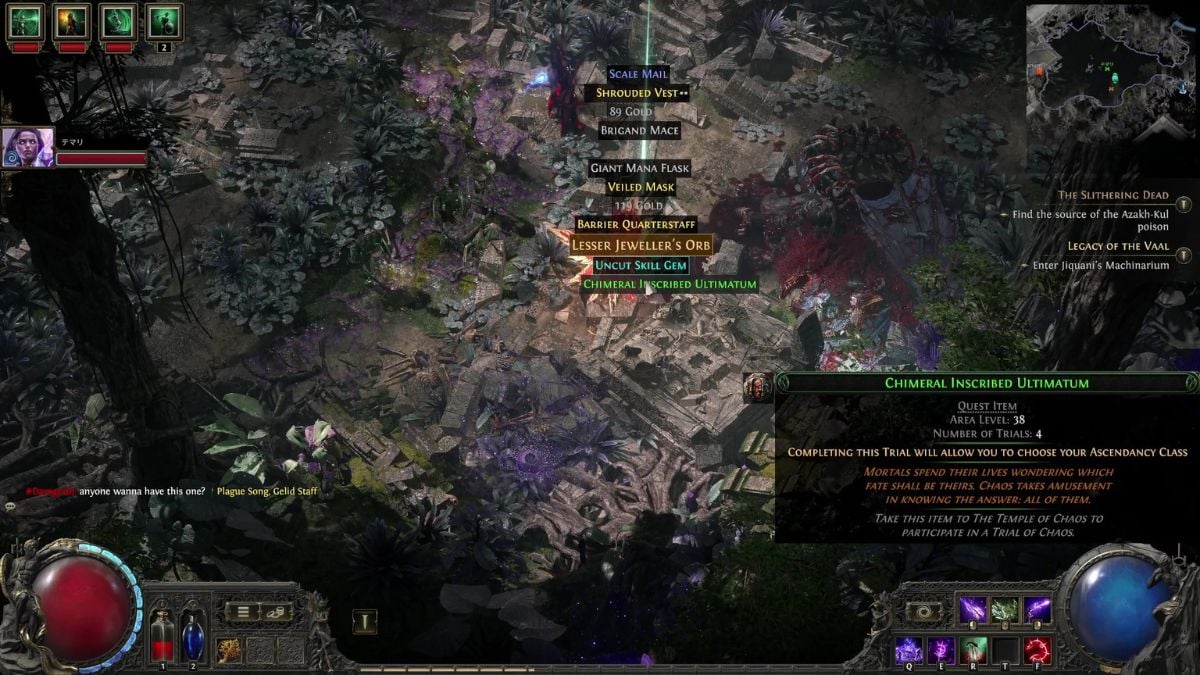
Task: Open the minimap in the corner
Action: [x=1108, y=68]
